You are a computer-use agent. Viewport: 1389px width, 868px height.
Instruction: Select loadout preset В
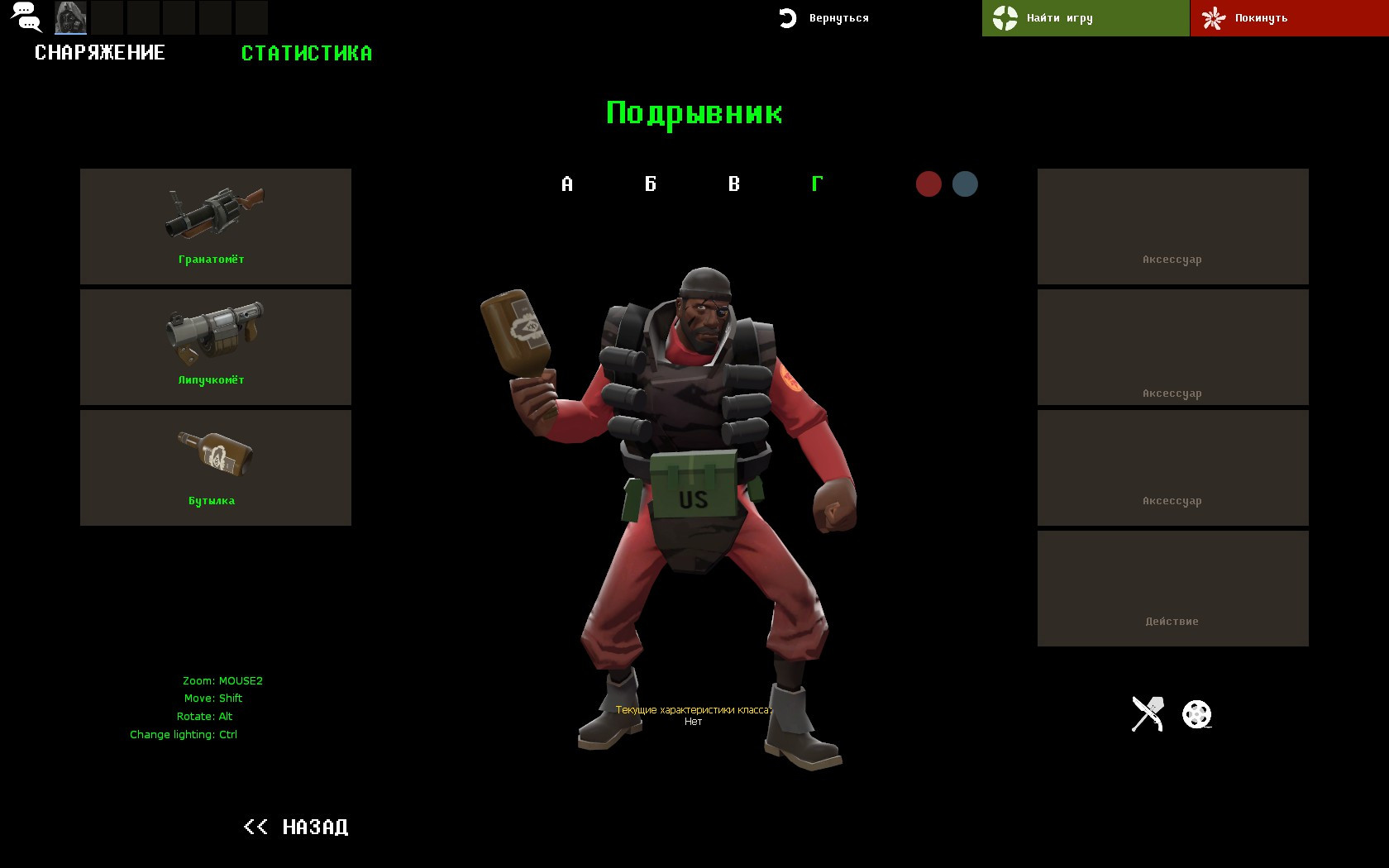[x=733, y=184]
